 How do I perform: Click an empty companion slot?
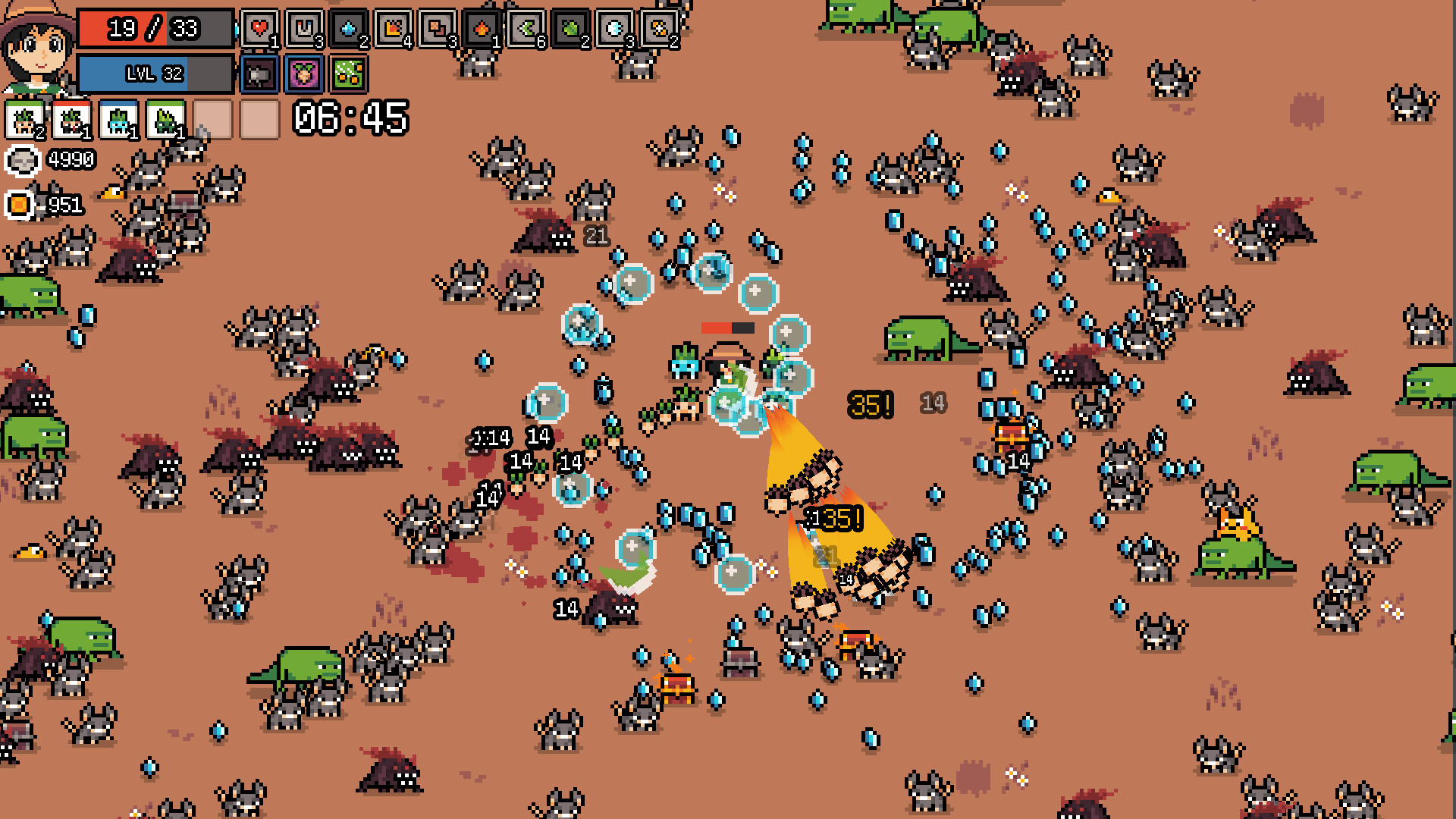[212, 118]
